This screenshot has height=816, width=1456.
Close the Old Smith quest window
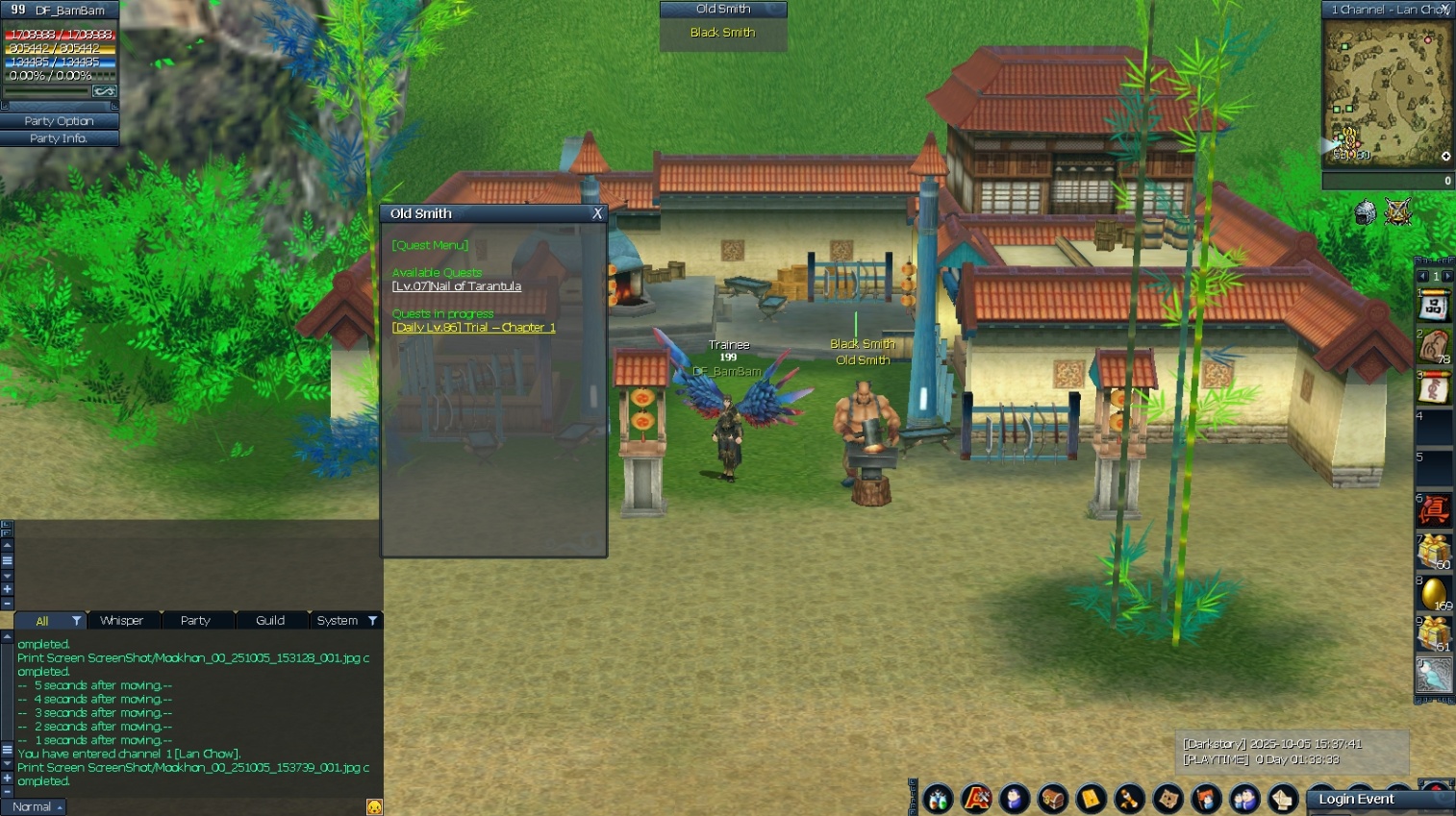(597, 213)
